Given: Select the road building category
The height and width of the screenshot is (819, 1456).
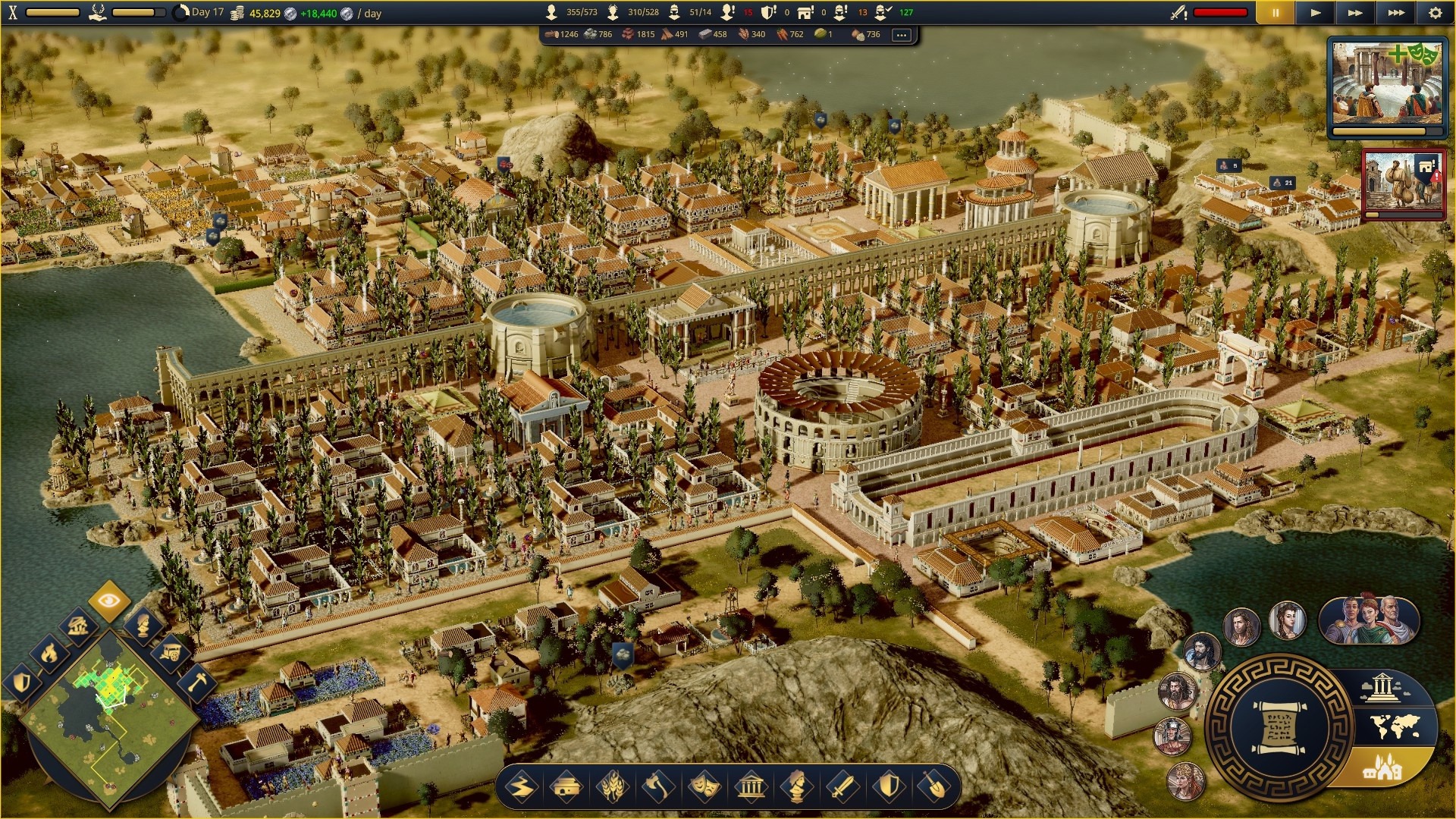Looking at the screenshot, I should [523, 786].
